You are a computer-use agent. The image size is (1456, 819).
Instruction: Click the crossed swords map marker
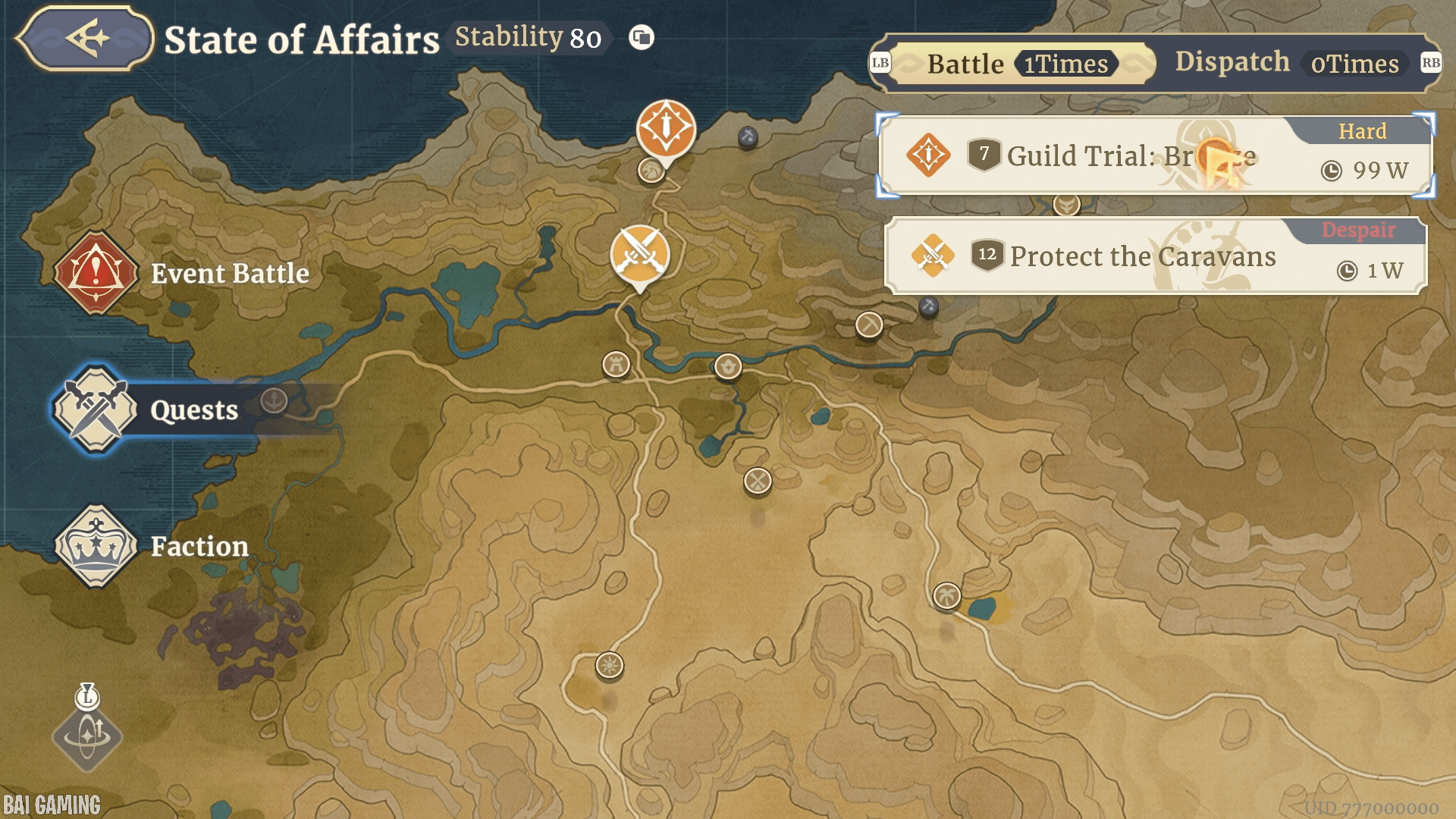[640, 254]
